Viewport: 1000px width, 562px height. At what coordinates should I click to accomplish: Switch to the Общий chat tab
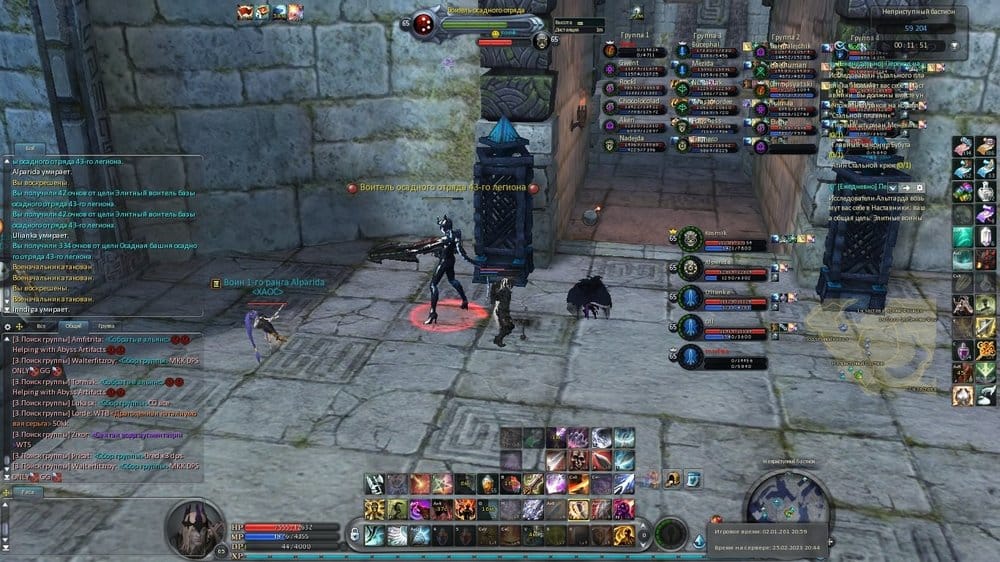pos(72,326)
